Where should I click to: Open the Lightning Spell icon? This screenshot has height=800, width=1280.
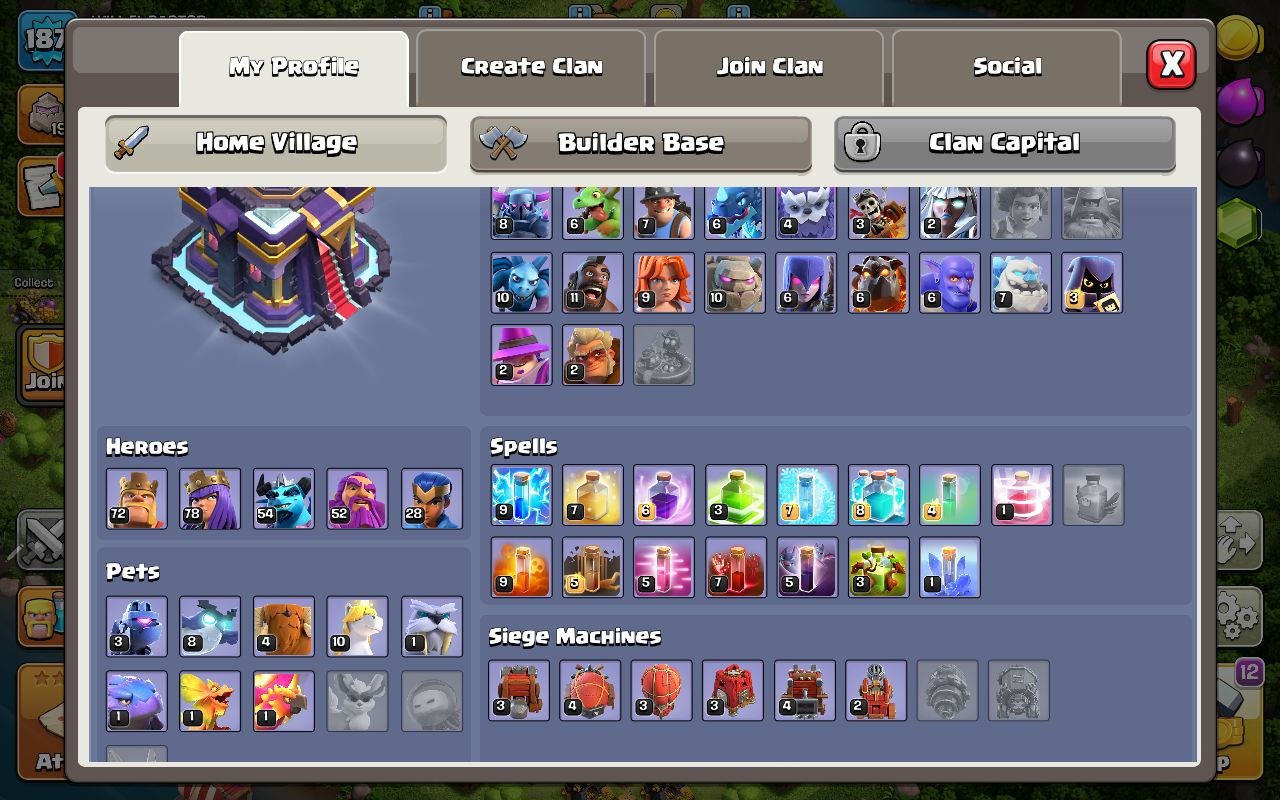pos(521,494)
